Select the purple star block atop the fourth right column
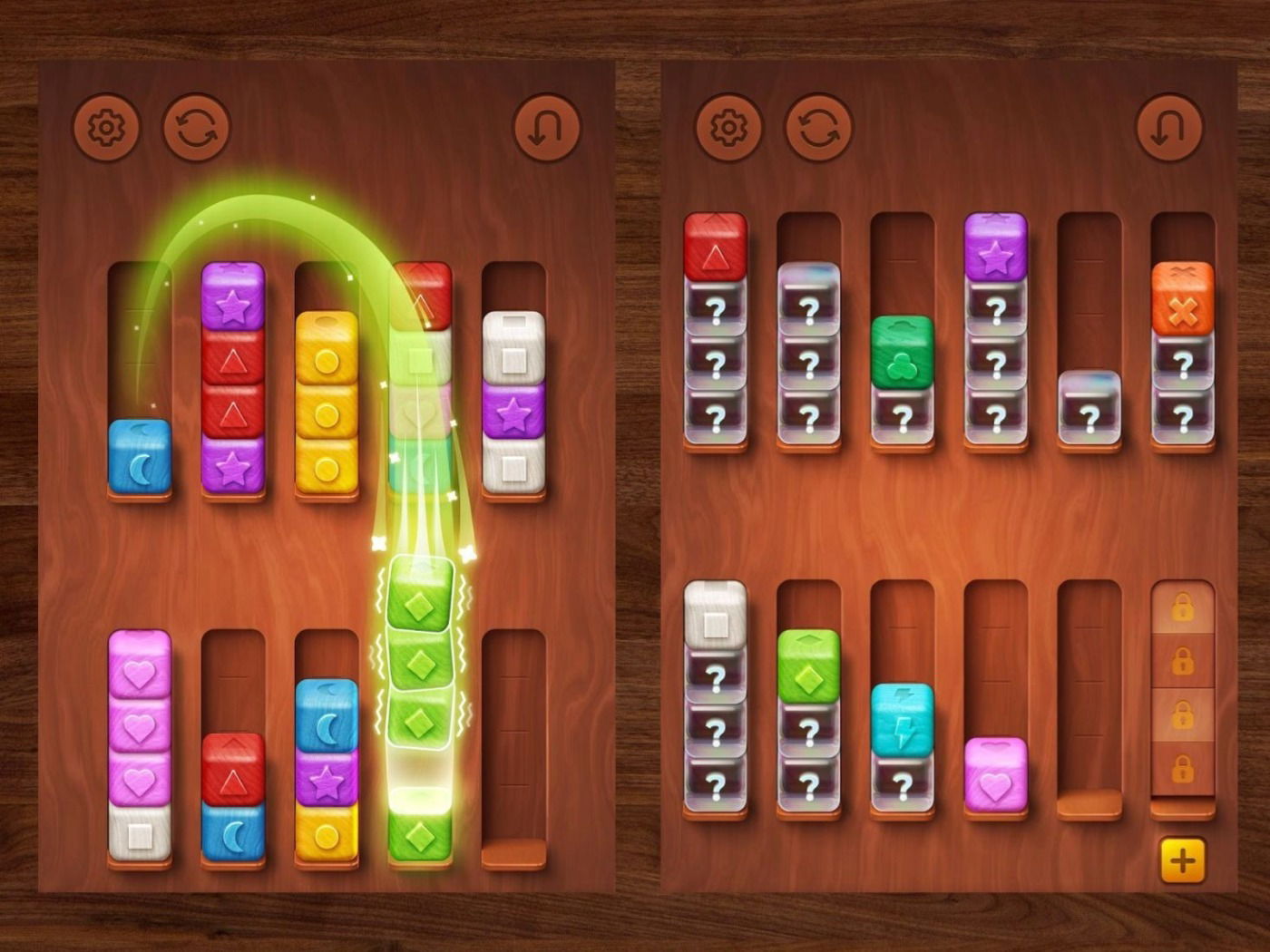 [x=994, y=245]
